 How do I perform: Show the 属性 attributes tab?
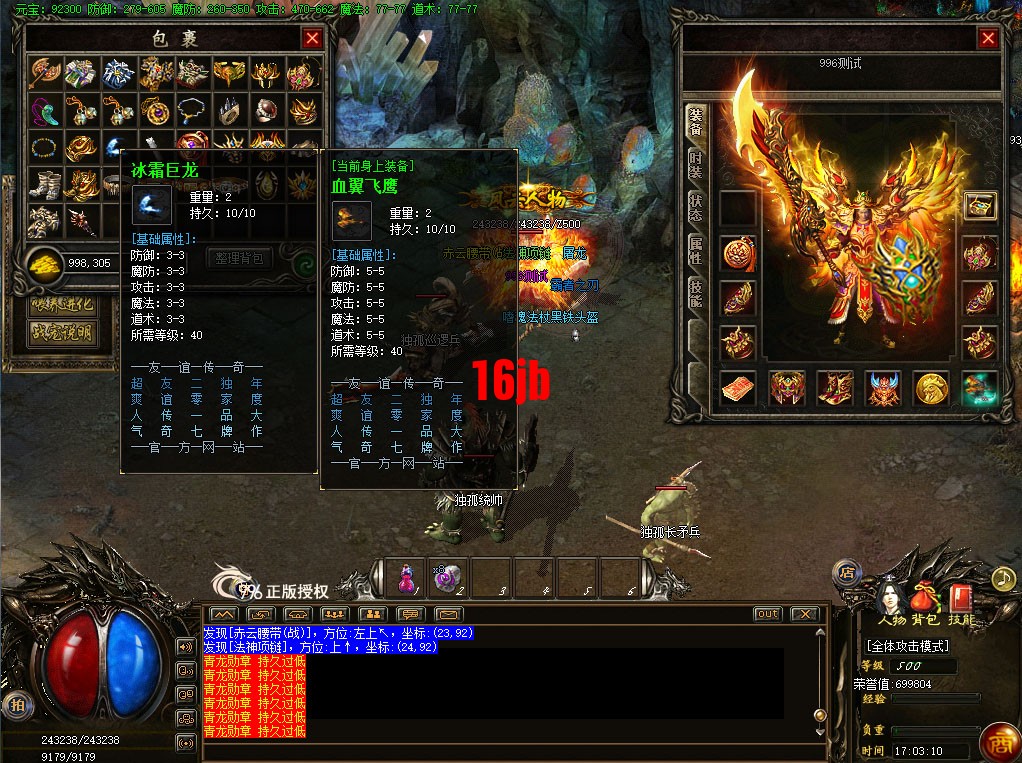[696, 250]
